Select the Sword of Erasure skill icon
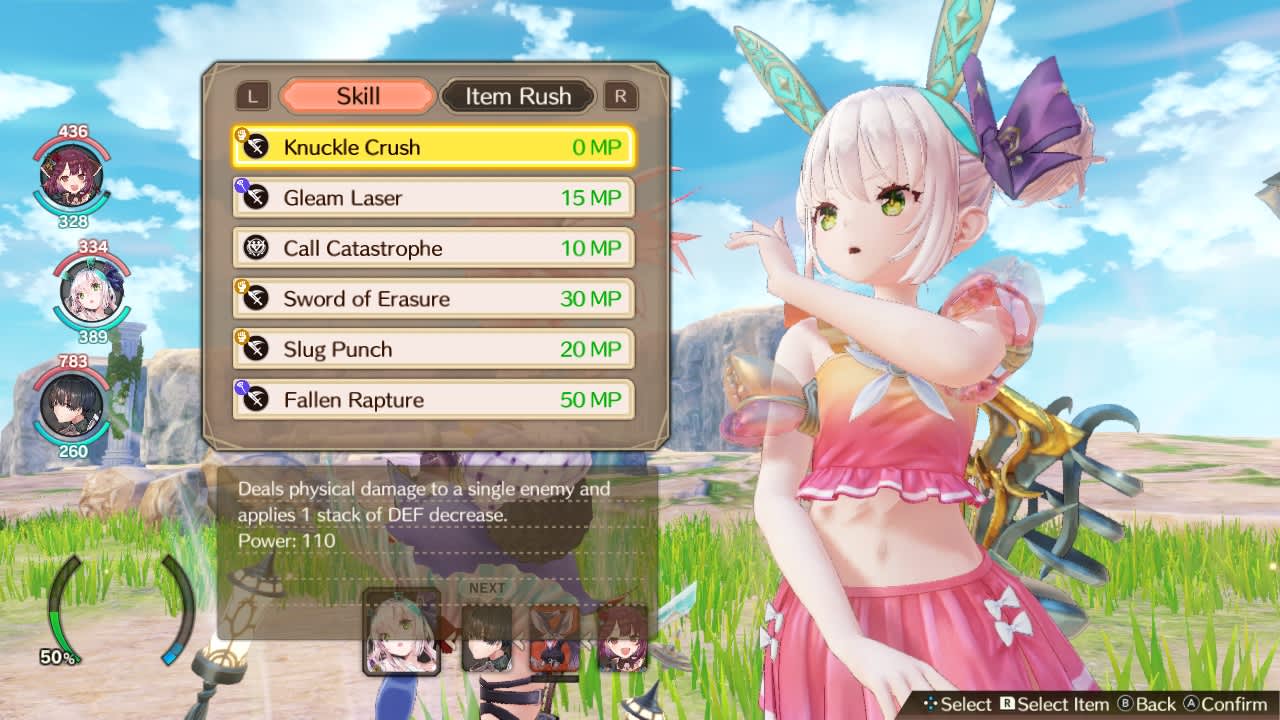Image resolution: width=1280 pixels, height=720 pixels. [x=253, y=298]
